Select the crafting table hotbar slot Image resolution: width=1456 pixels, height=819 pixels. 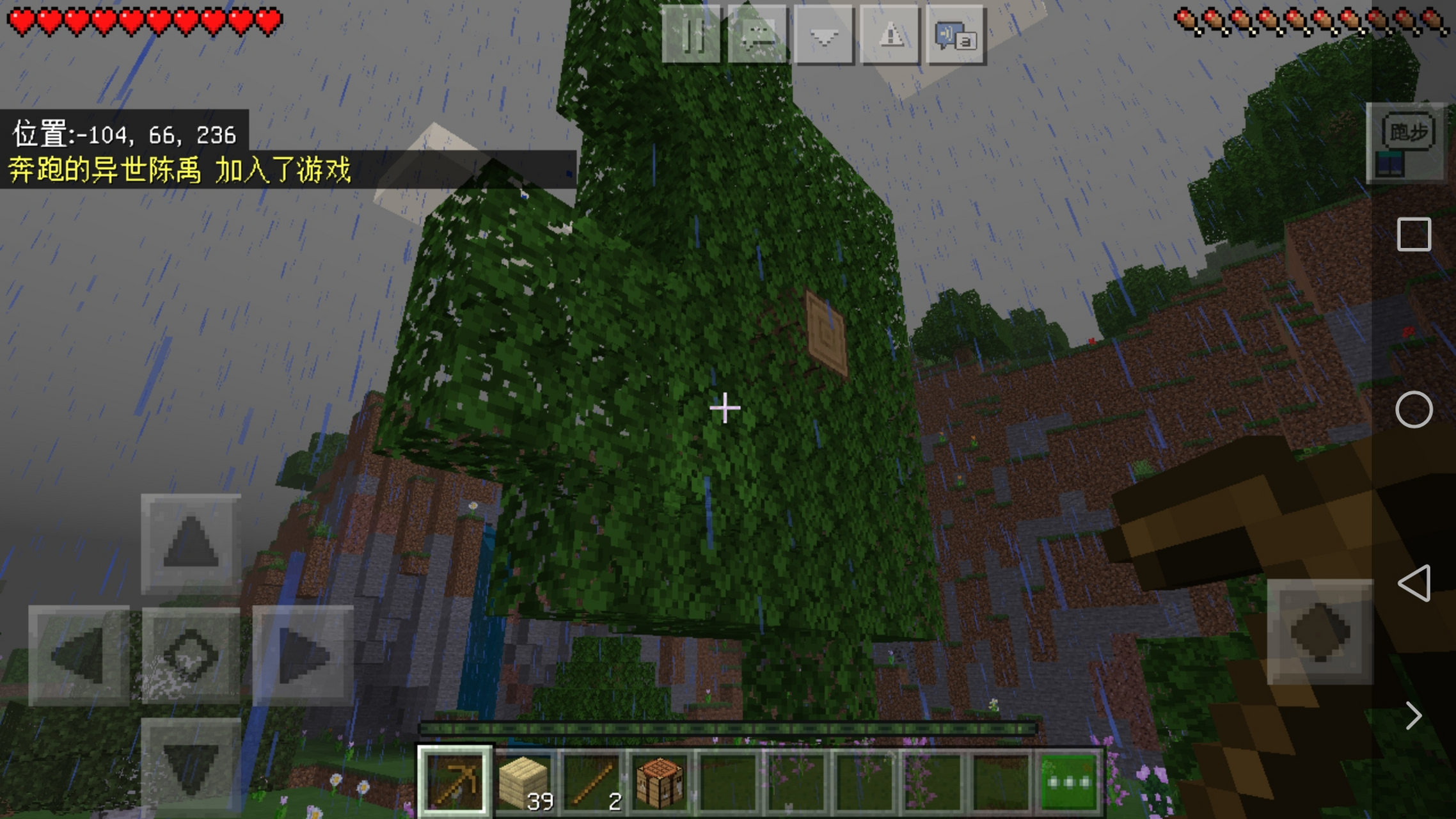click(660, 781)
